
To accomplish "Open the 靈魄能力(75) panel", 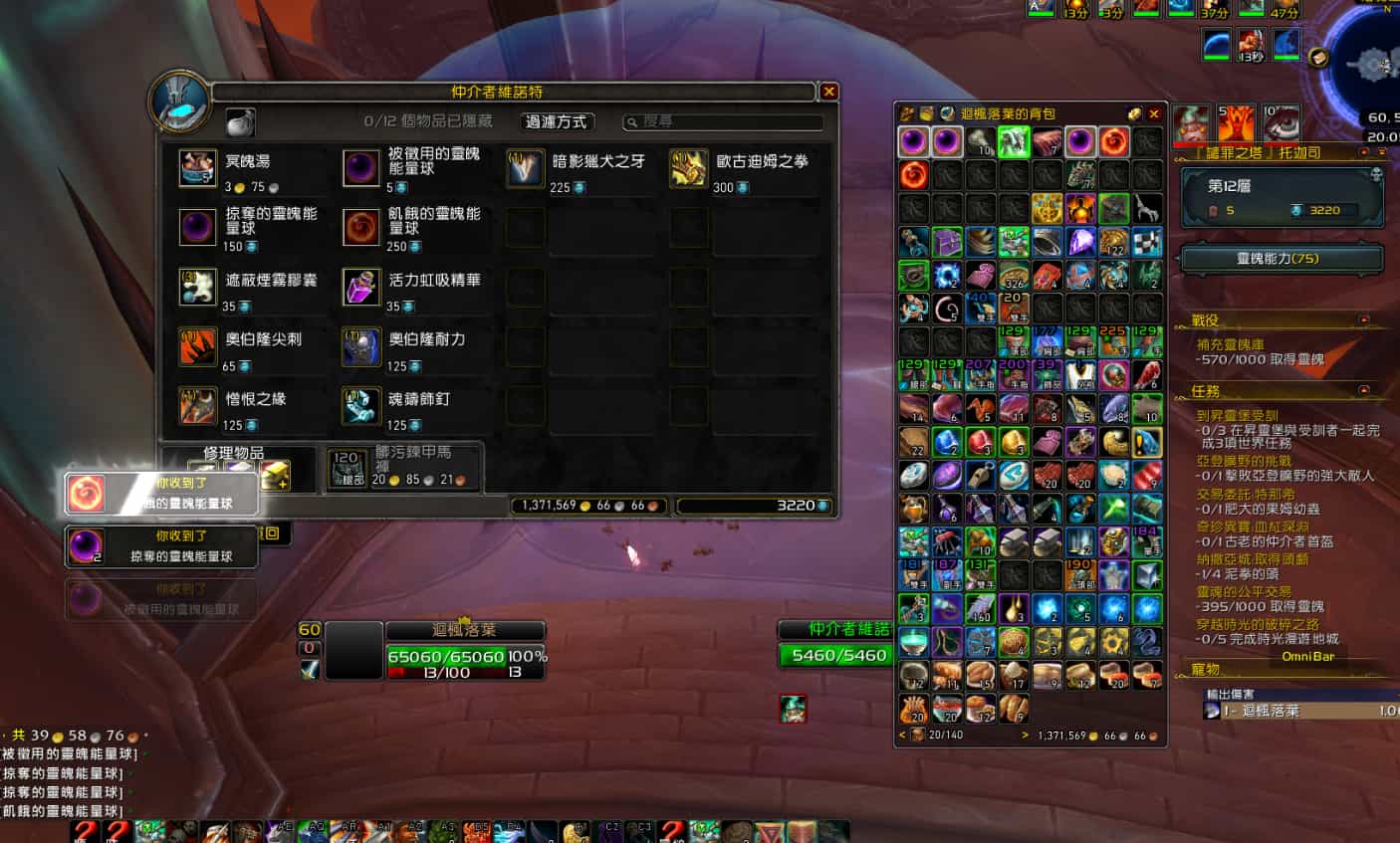I will click(x=1282, y=259).
